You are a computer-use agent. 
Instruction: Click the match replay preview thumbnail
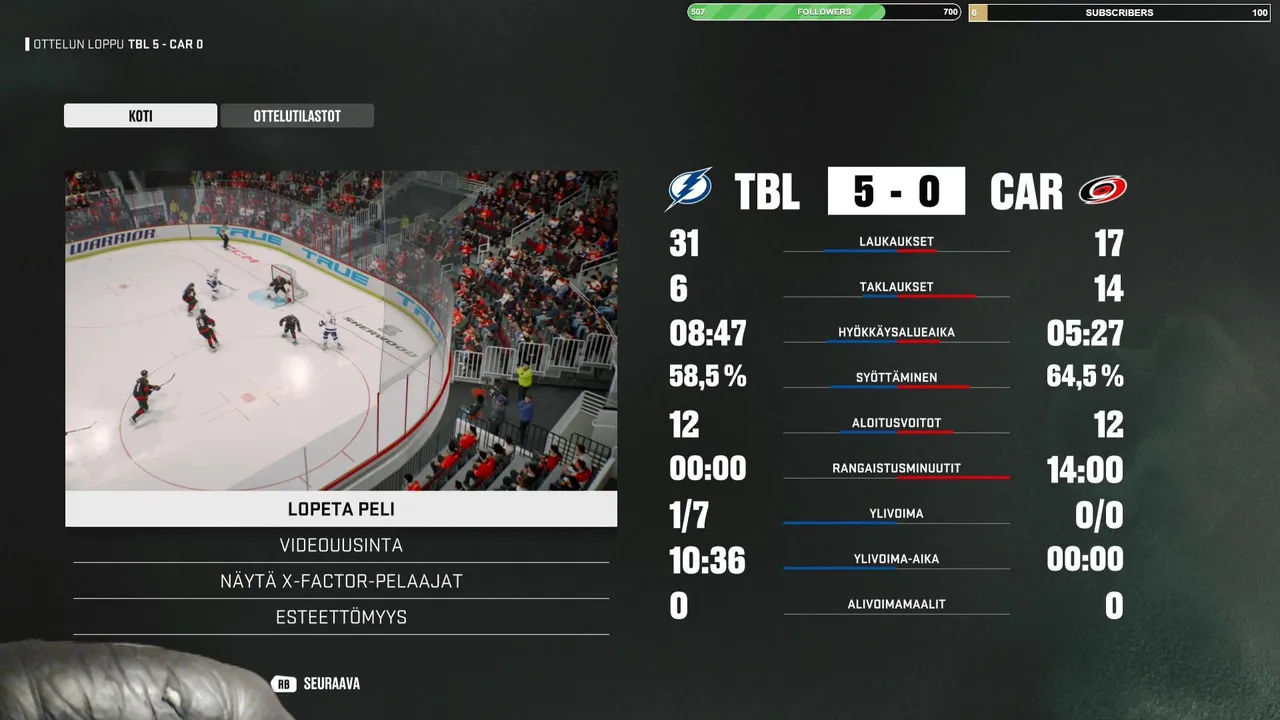pyautogui.click(x=341, y=330)
